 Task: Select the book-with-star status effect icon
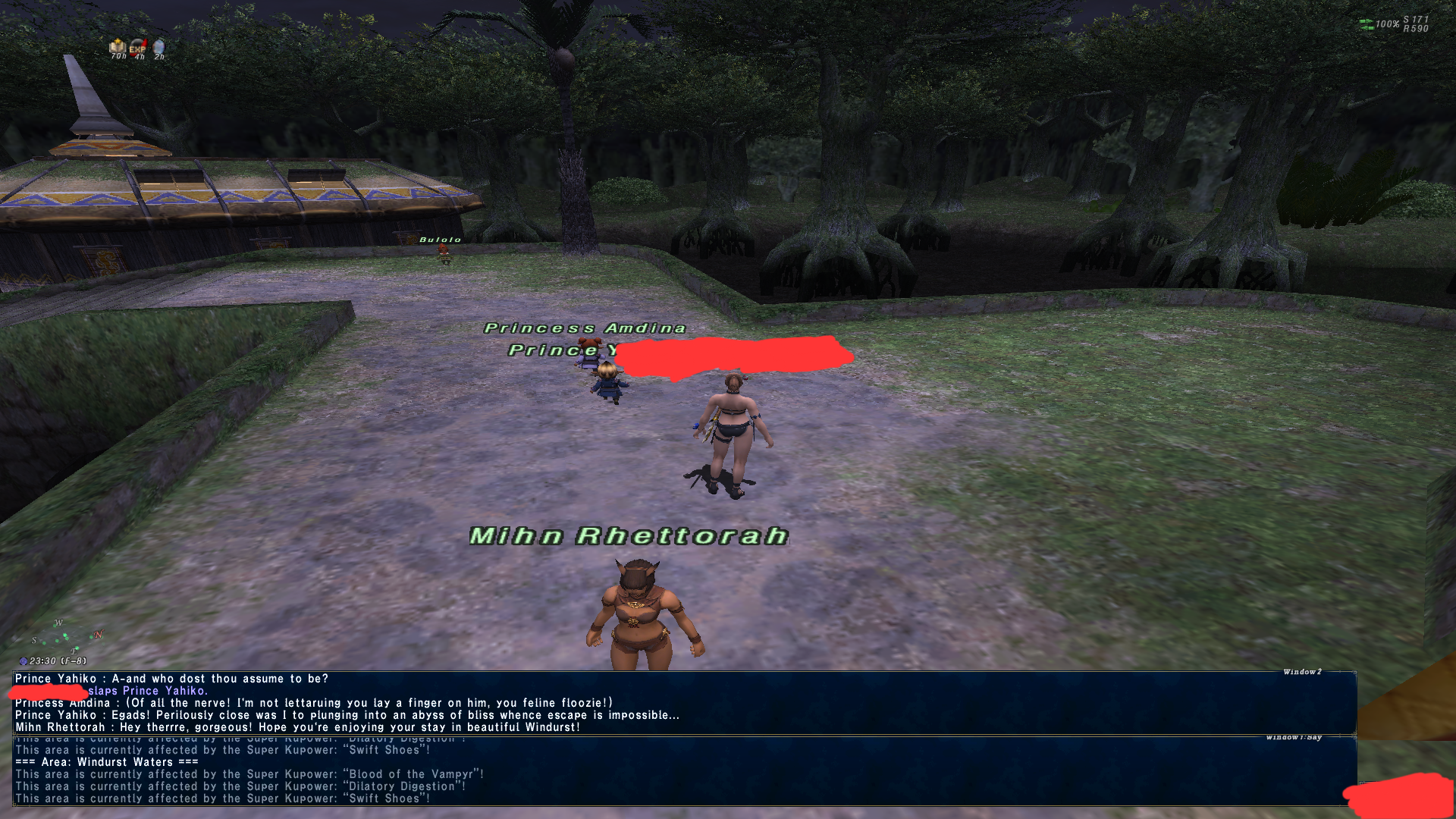point(118,47)
